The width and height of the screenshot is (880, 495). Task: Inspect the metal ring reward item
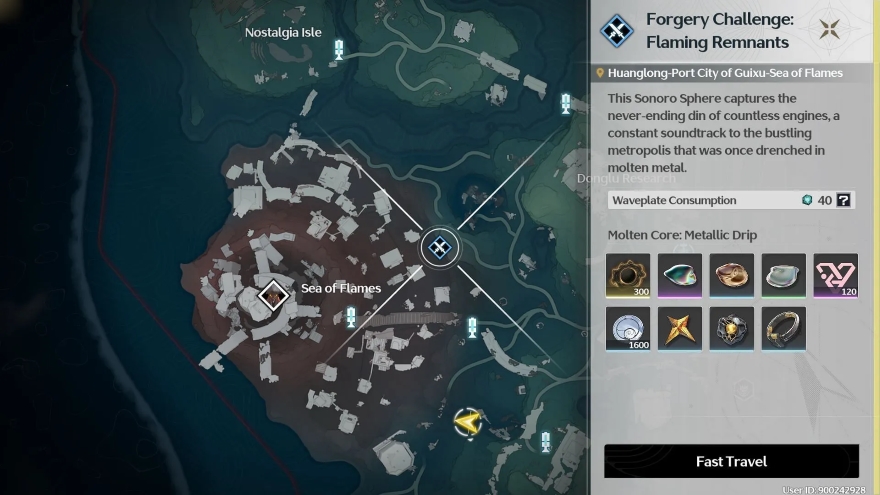[x=784, y=329]
